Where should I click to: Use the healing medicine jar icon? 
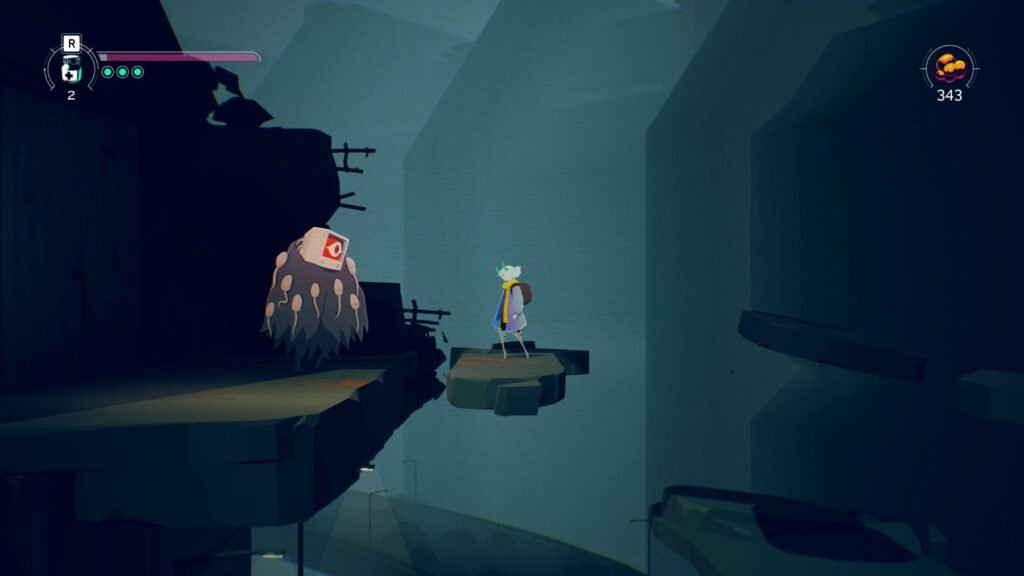[x=71, y=70]
